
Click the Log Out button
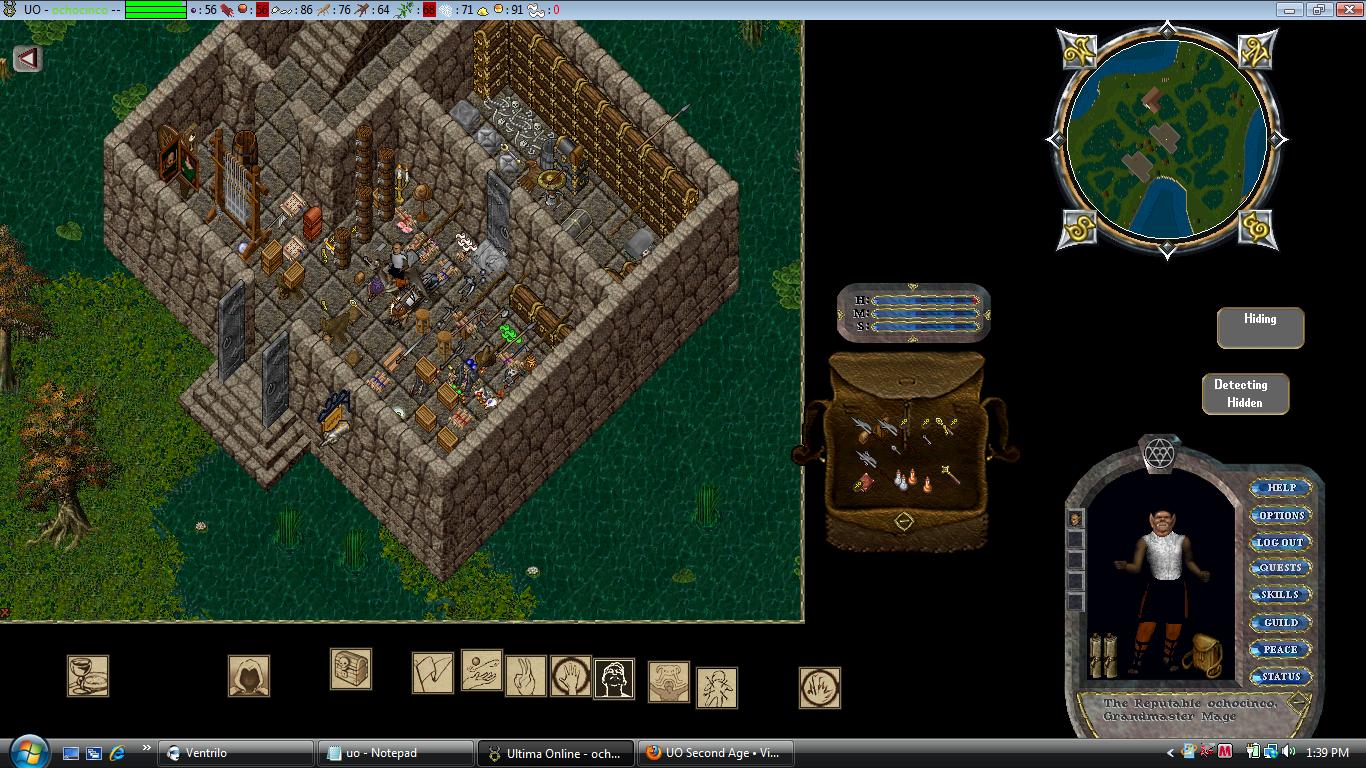coord(1280,542)
